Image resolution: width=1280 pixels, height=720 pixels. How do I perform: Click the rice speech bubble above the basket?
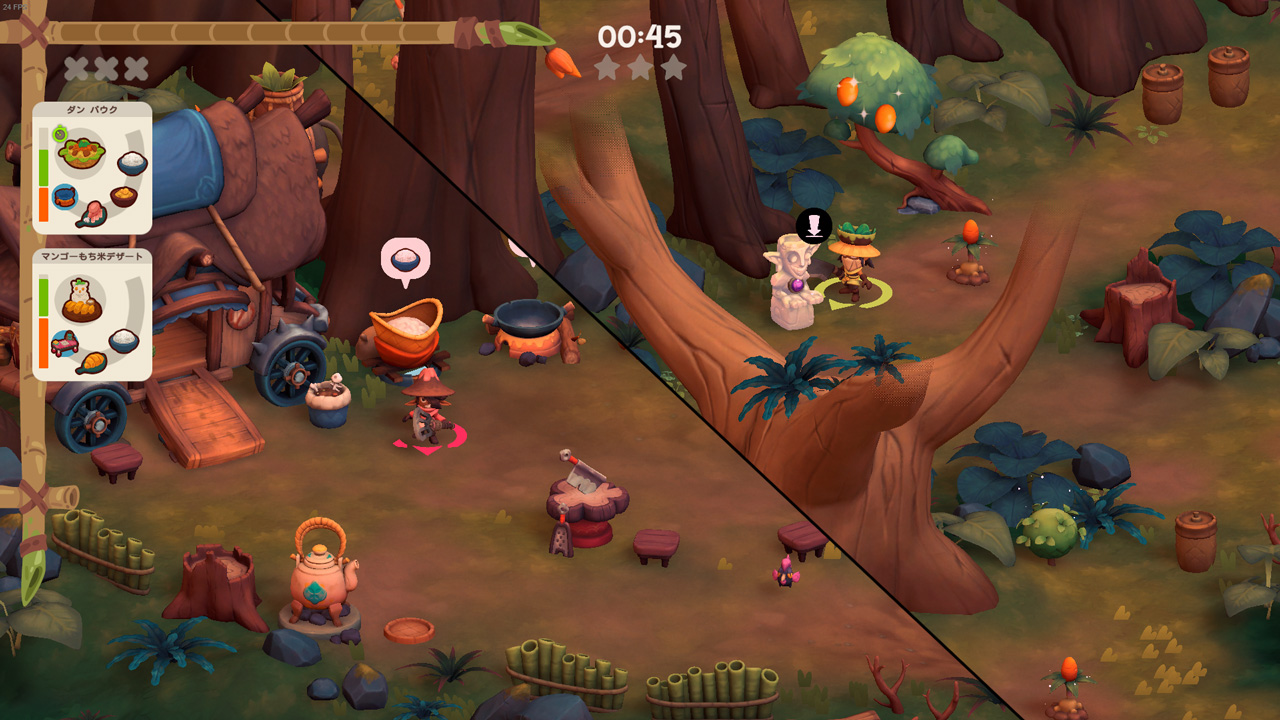point(405,260)
